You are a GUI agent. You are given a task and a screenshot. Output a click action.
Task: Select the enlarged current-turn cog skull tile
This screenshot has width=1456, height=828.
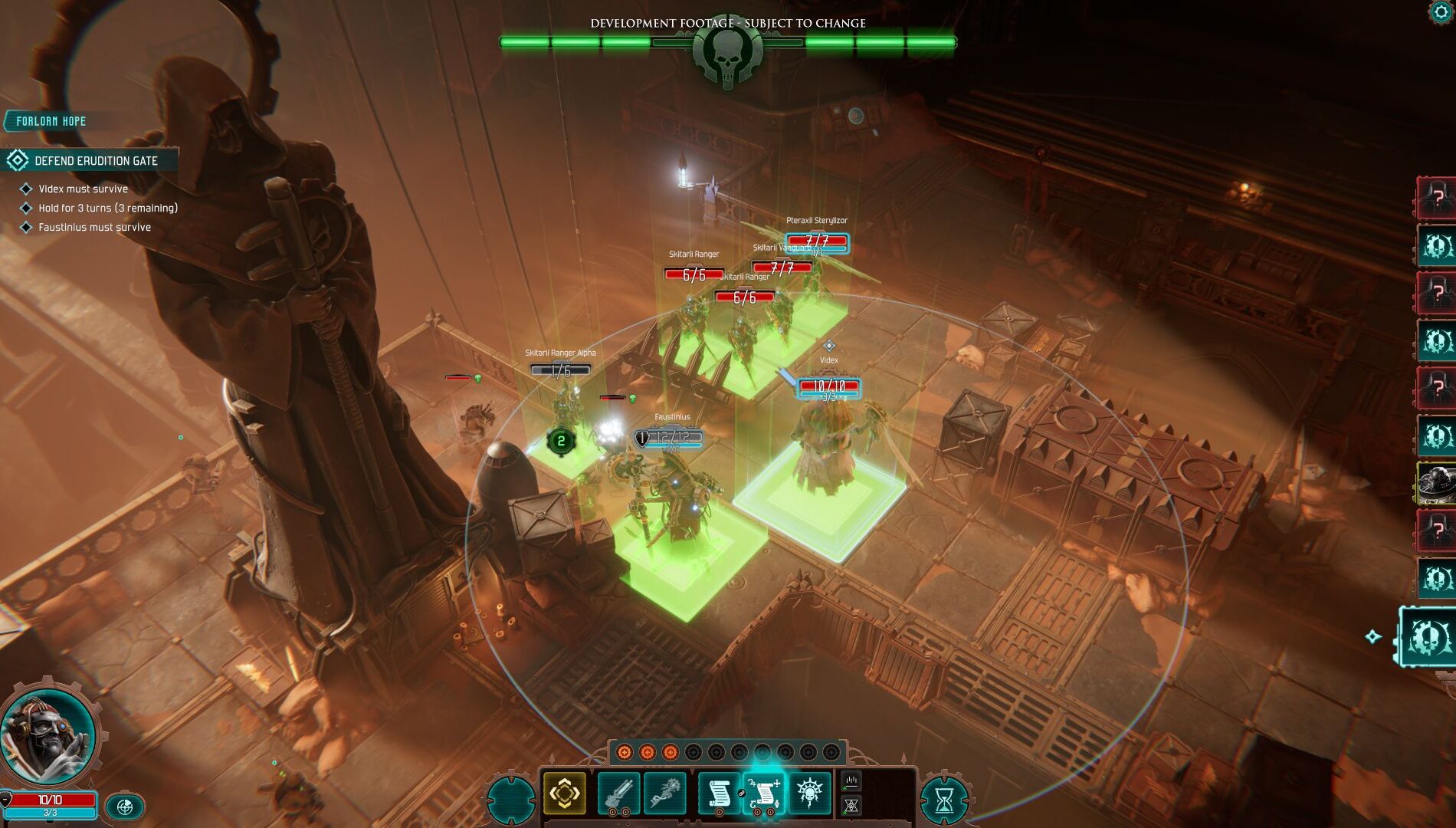point(1428,638)
